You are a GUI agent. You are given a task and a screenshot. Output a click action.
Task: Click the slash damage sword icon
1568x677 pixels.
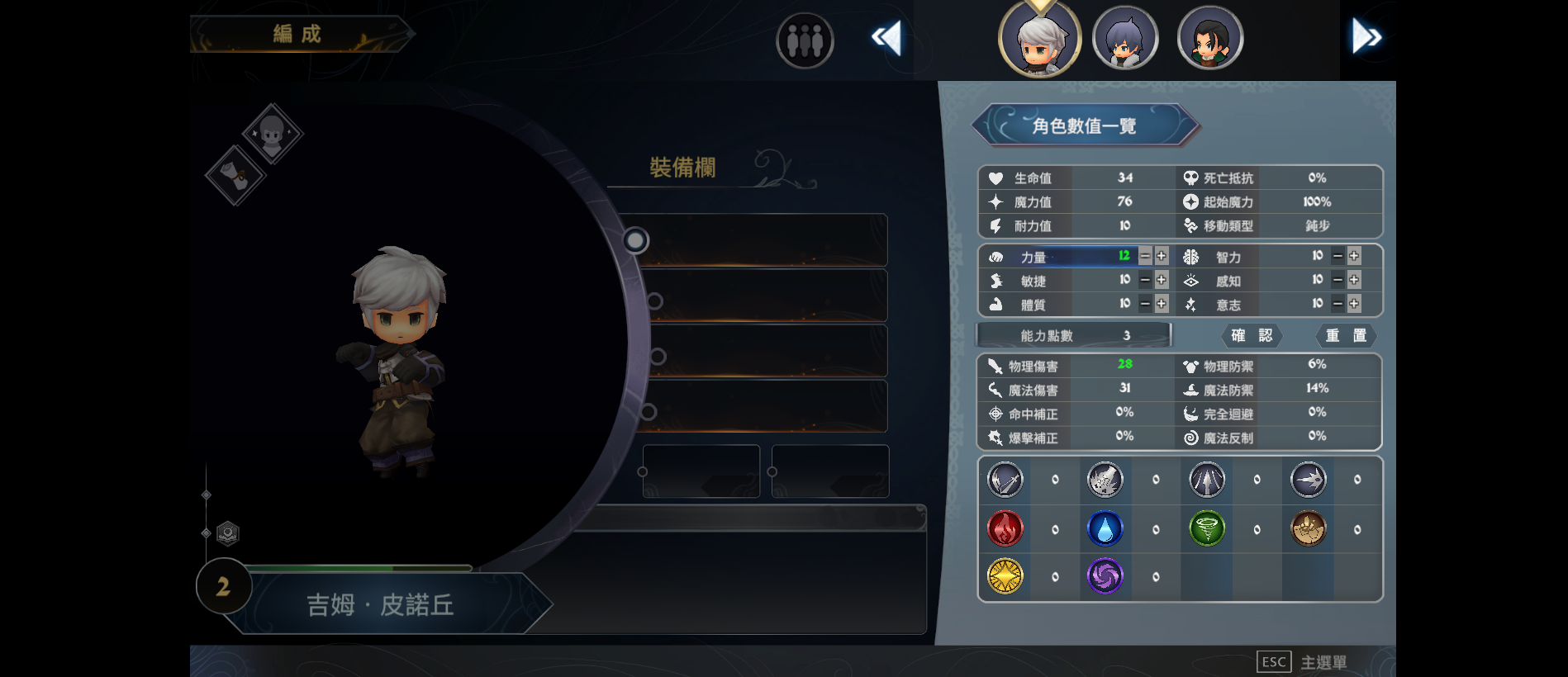click(1005, 480)
